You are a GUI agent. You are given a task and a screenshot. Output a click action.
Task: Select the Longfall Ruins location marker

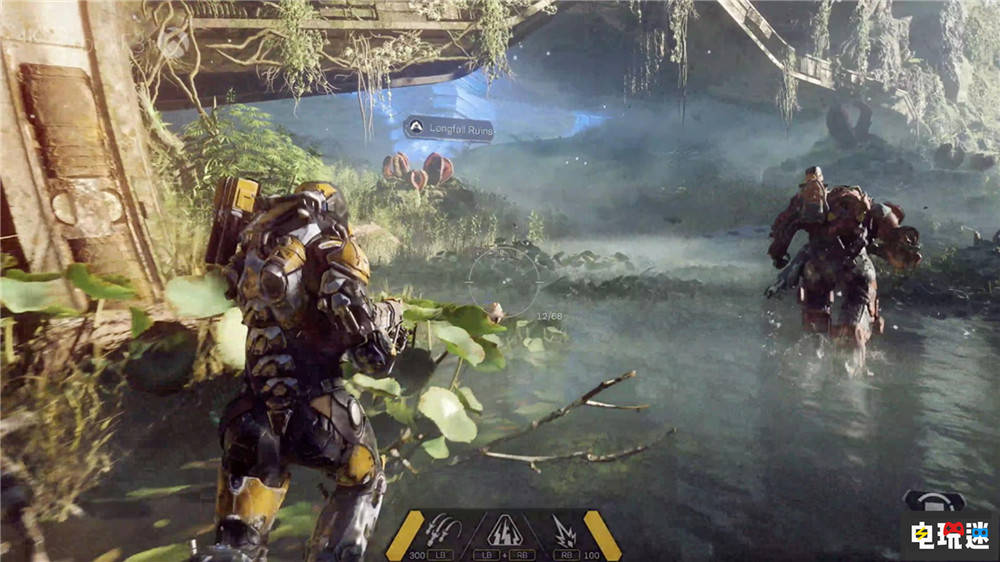[x=449, y=128]
